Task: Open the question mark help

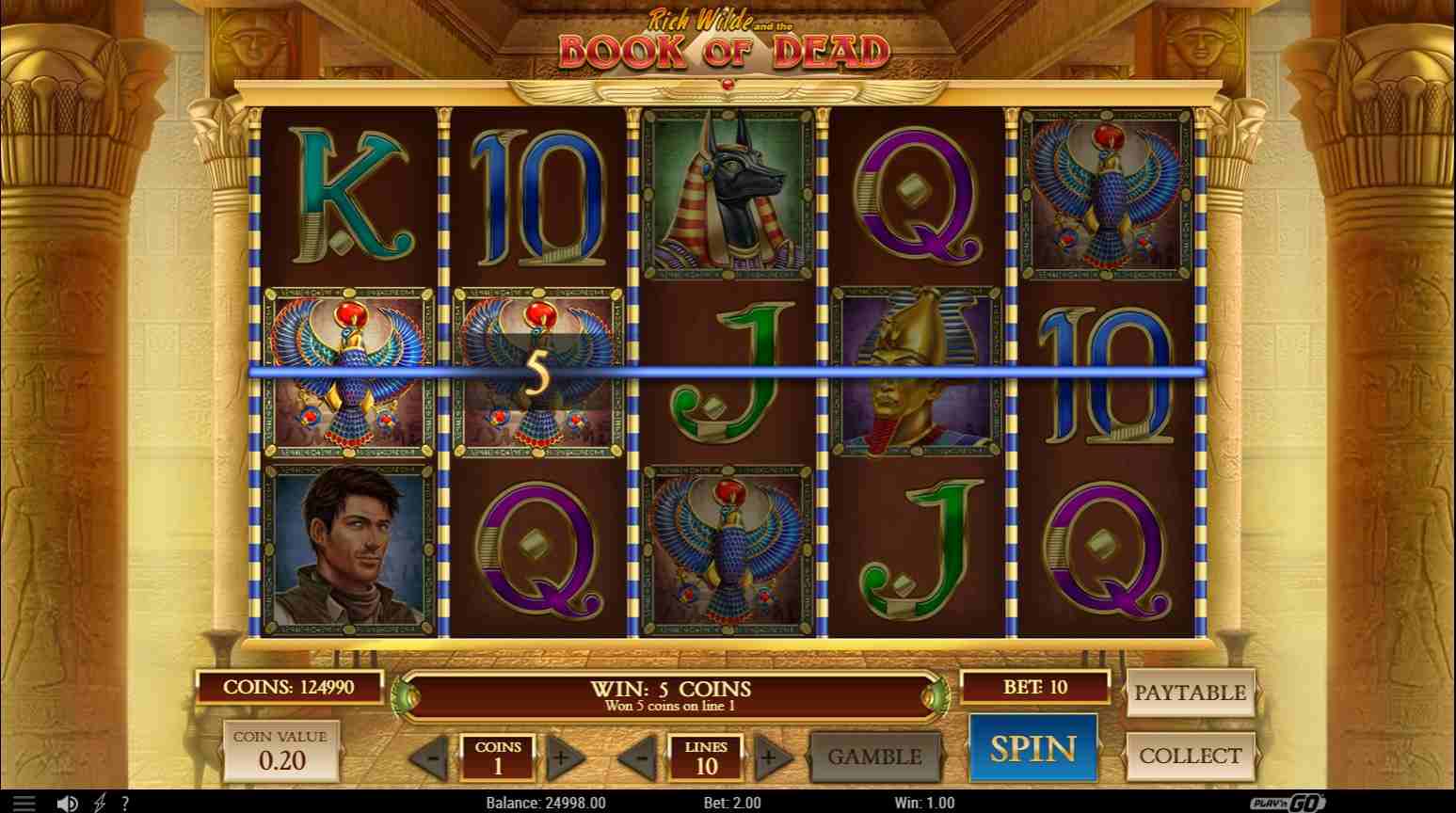Action: point(124,804)
